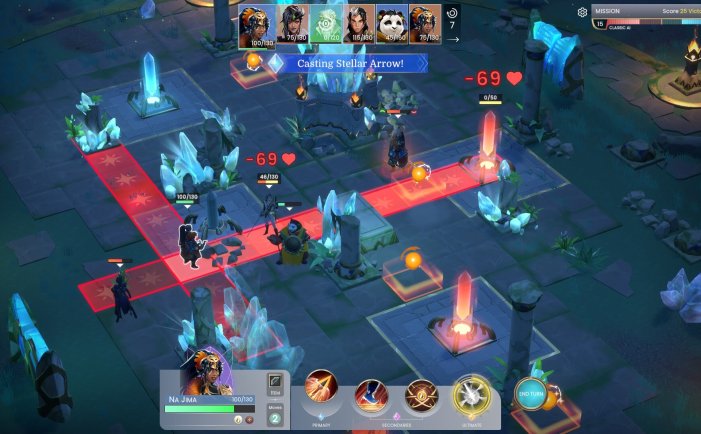701x434 pixels.
Task: Click the Na Jima character portrait
Action: tap(207, 373)
